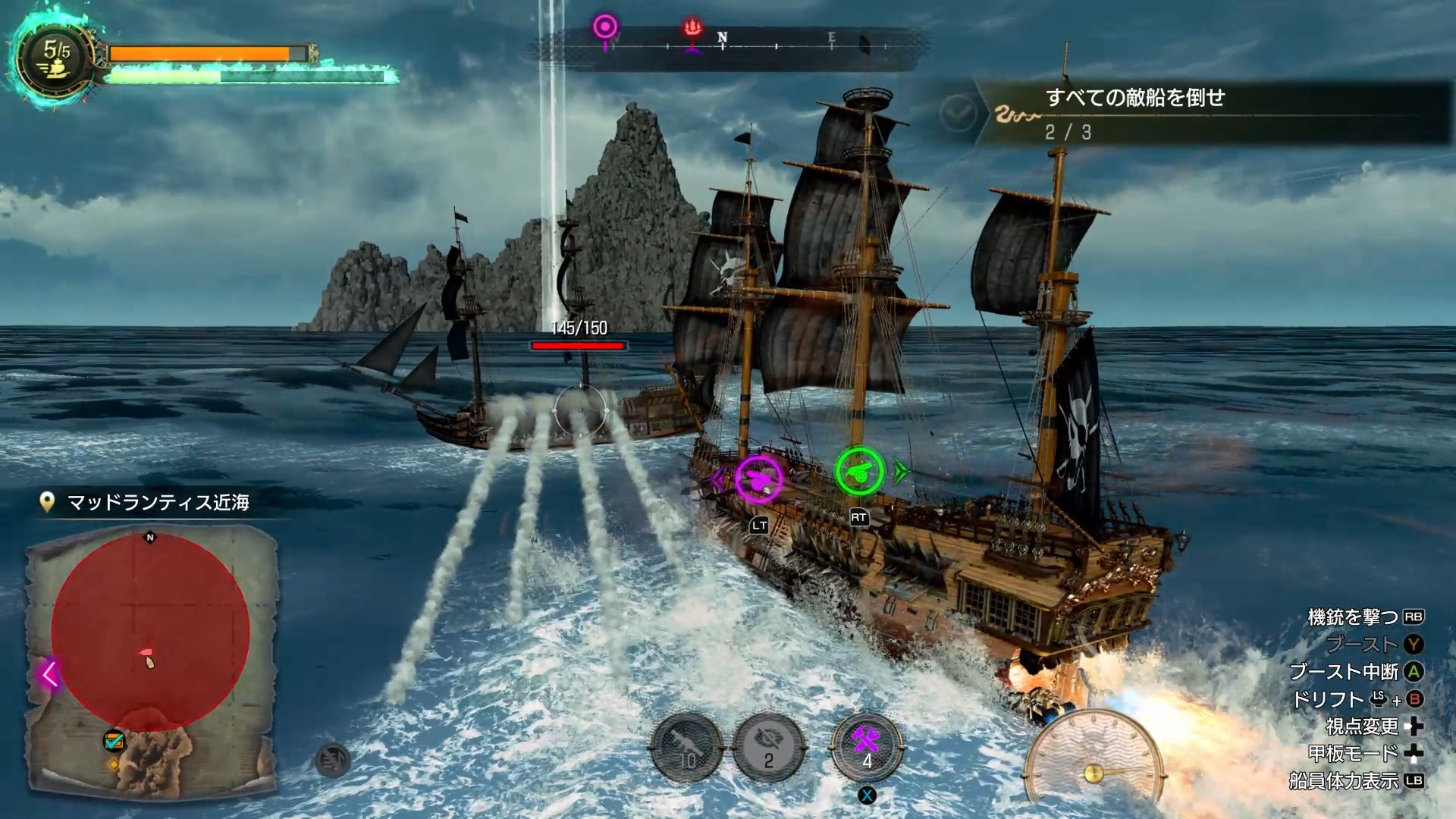Click the Madlantis waters location label
This screenshot has width=1456, height=819.
(x=158, y=503)
